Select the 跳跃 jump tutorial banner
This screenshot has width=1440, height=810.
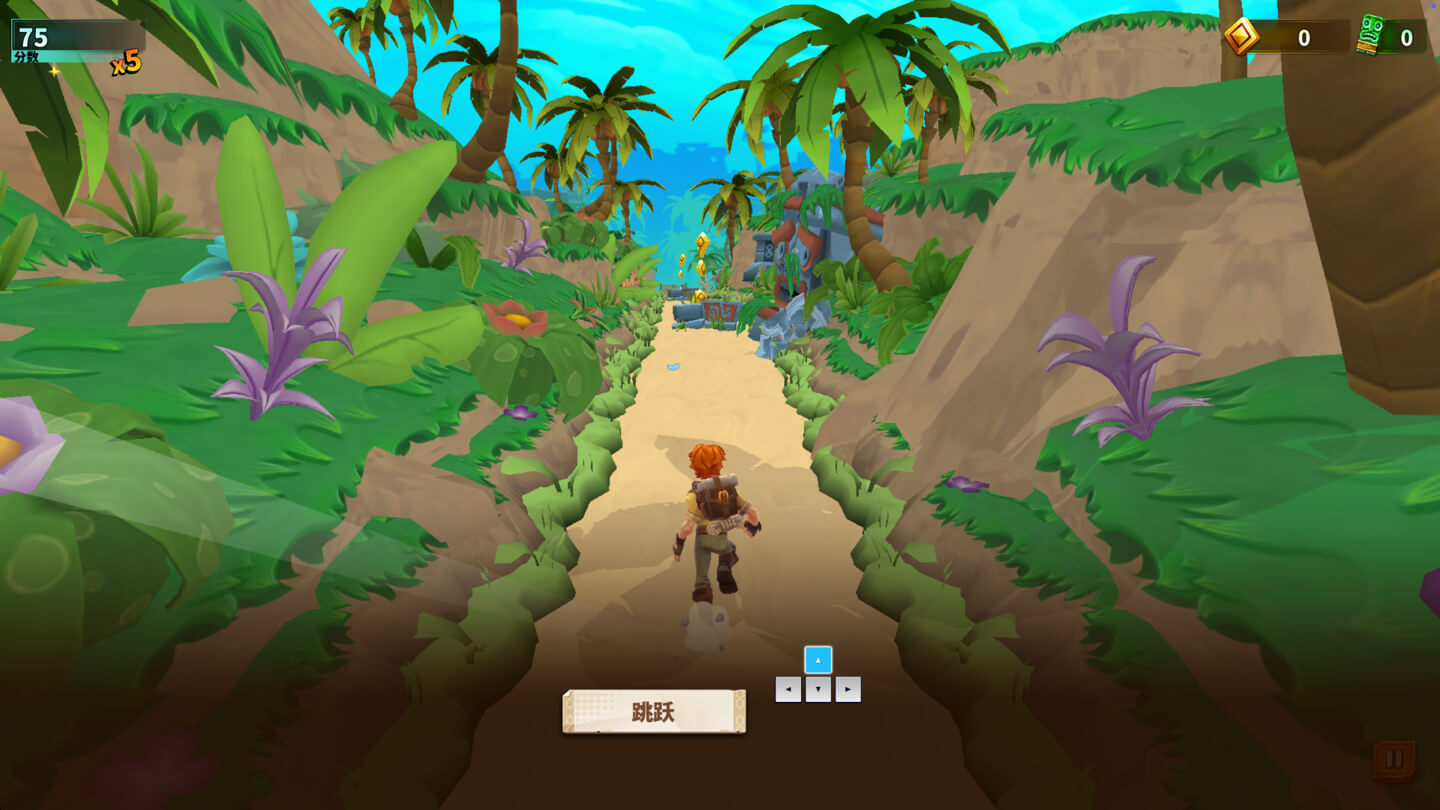click(x=652, y=710)
